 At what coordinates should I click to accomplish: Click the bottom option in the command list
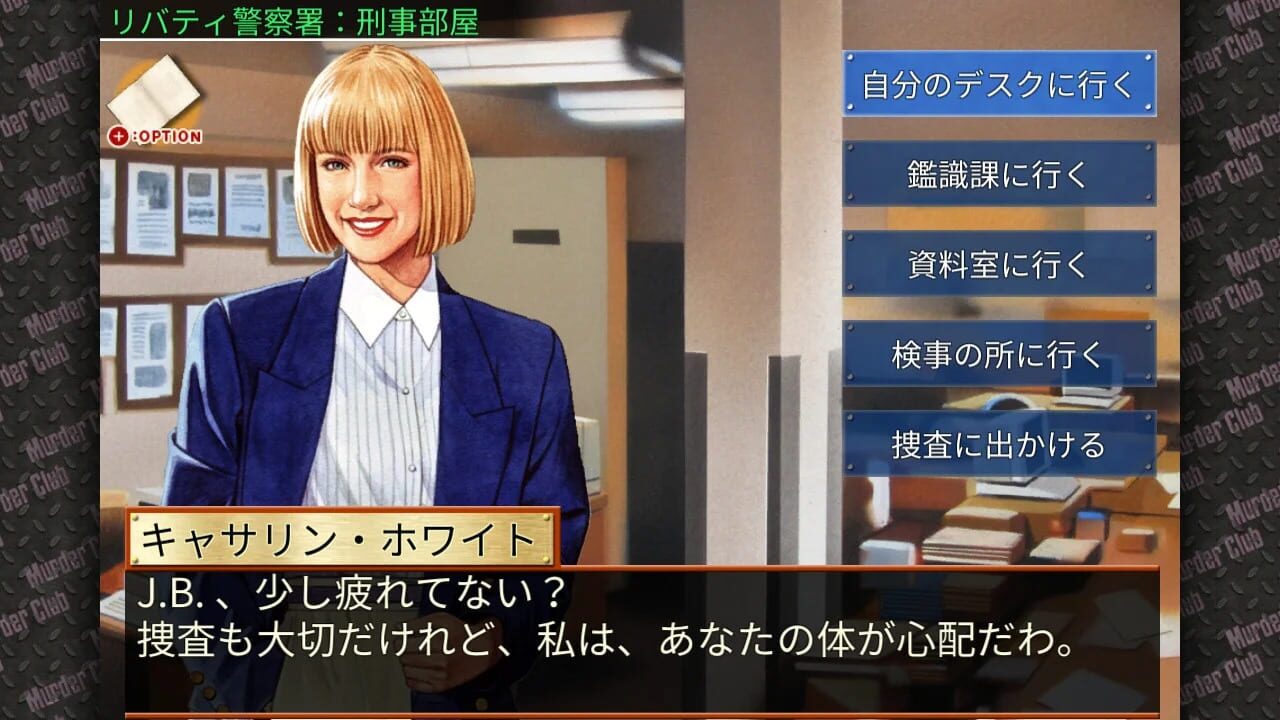999,443
